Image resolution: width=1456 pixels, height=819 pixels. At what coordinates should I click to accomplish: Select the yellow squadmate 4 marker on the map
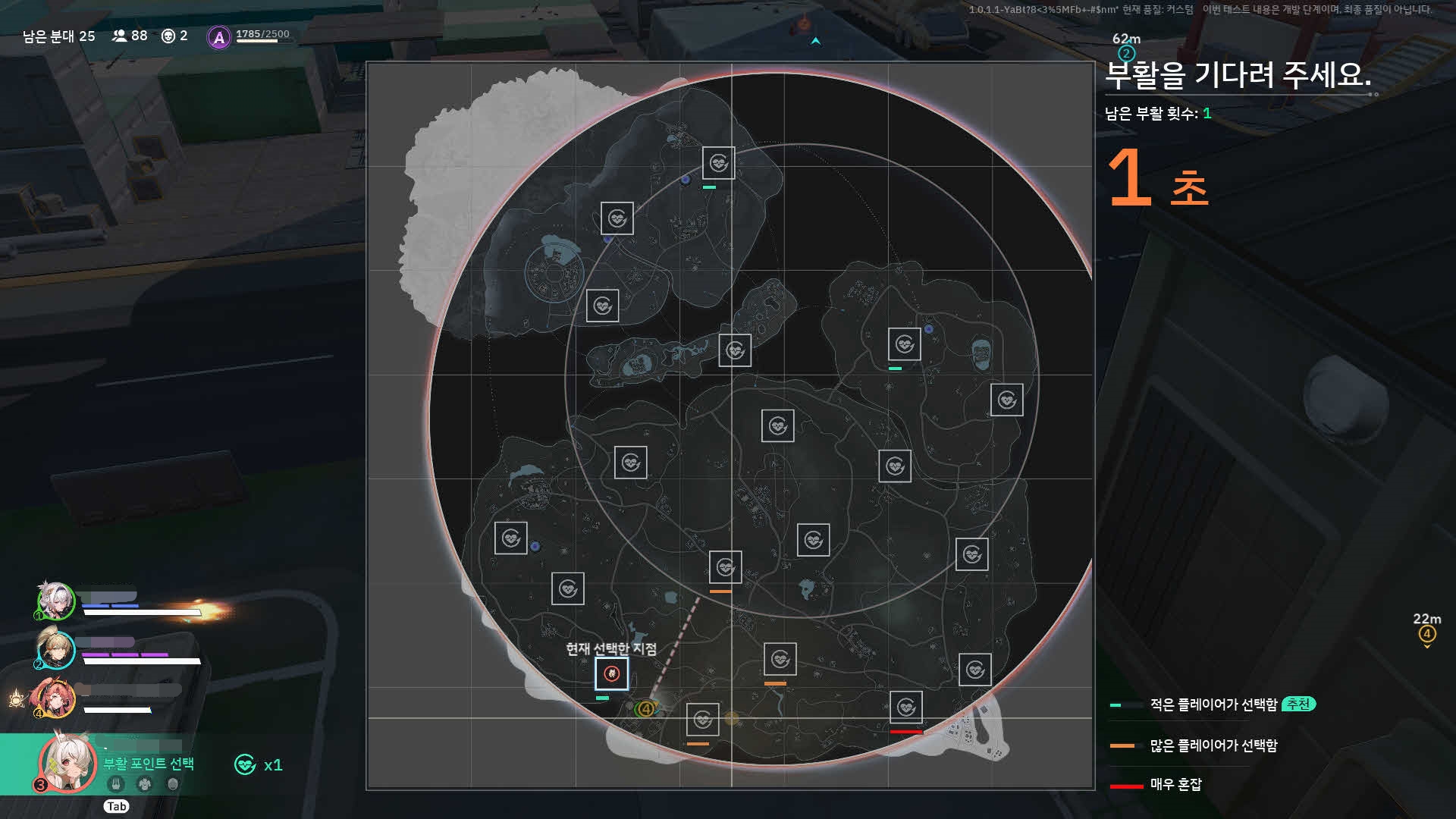(645, 709)
